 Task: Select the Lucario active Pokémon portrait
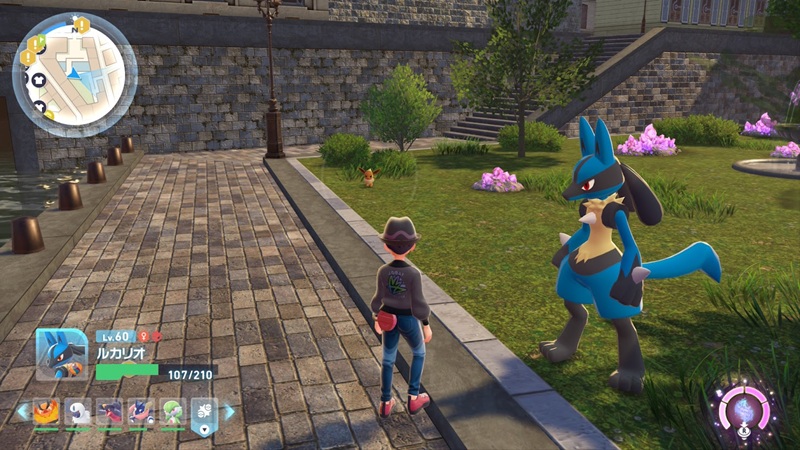tap(61, 353)
